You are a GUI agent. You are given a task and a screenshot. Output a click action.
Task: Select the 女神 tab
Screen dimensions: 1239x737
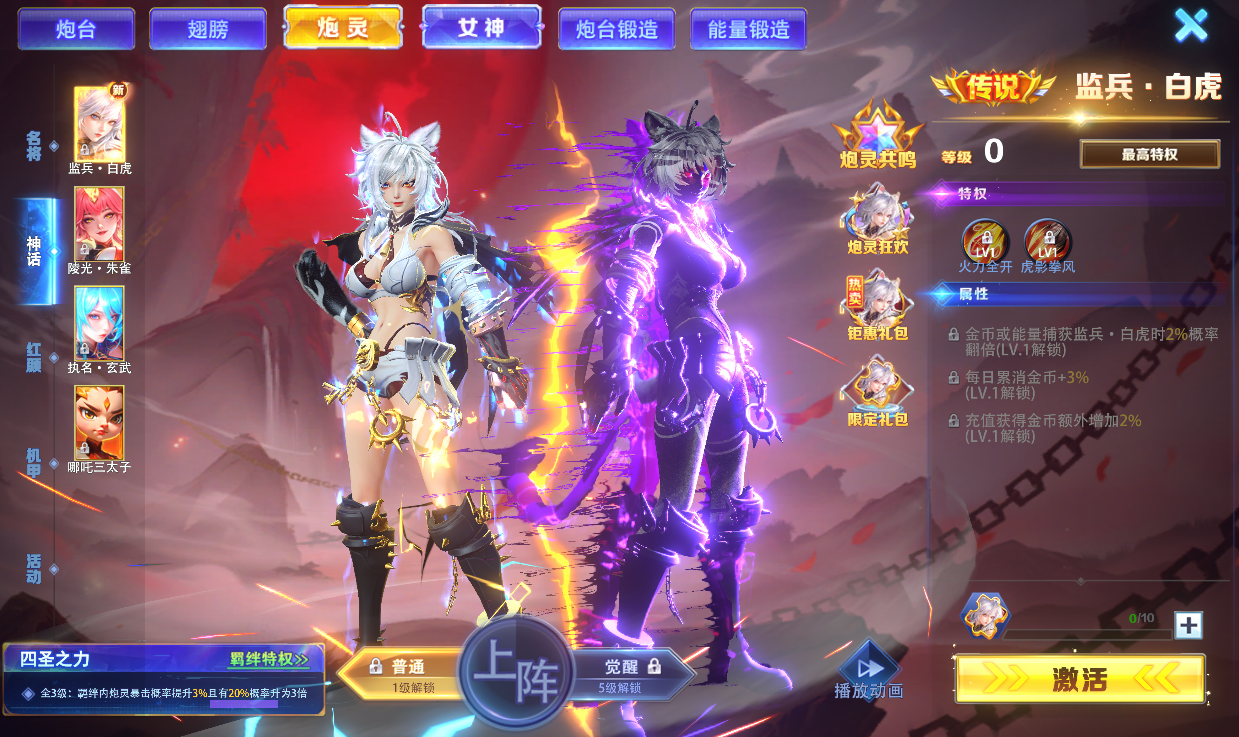(481, 27)
